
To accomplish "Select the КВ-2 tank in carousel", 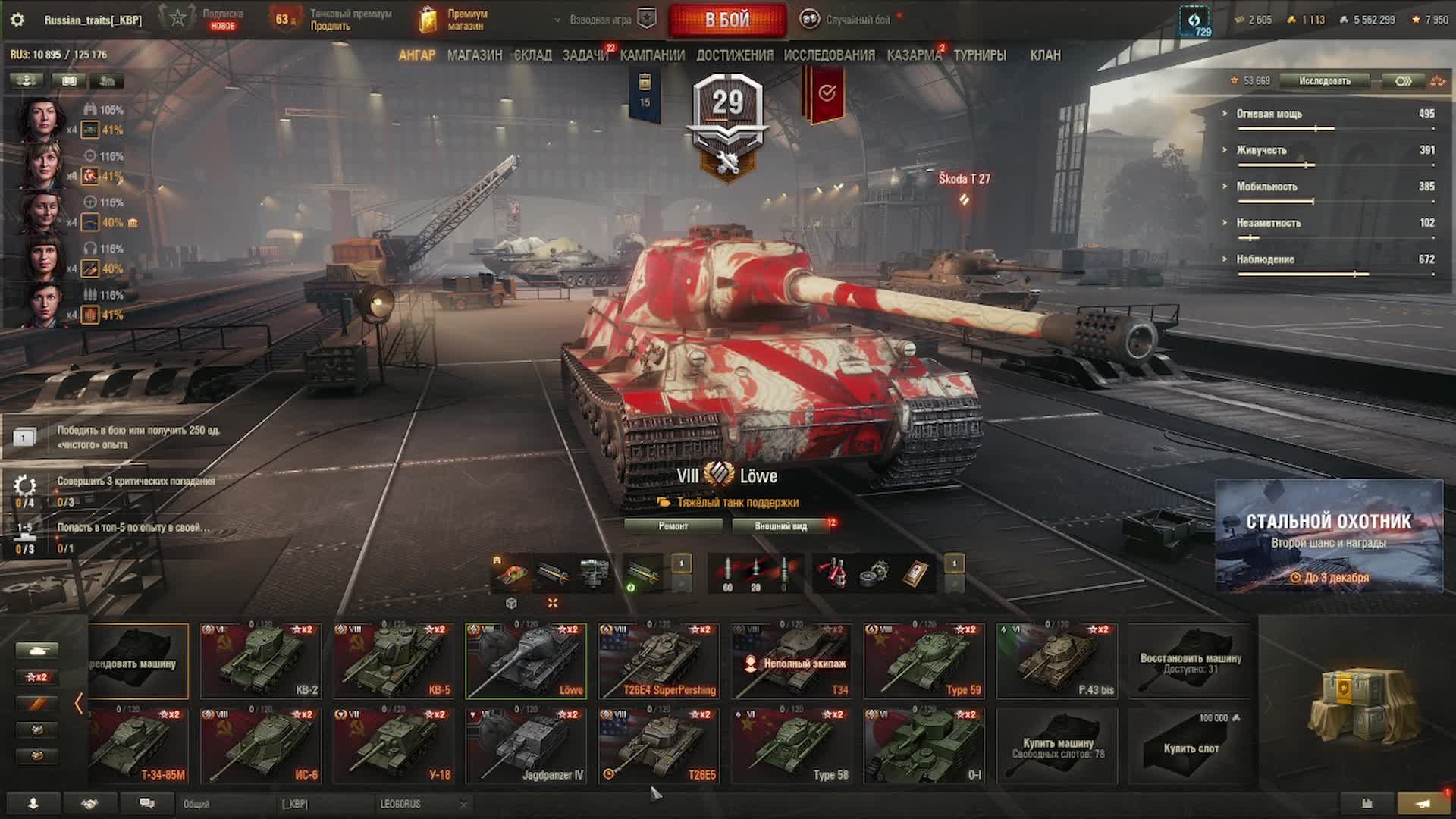I will (260, 661).
